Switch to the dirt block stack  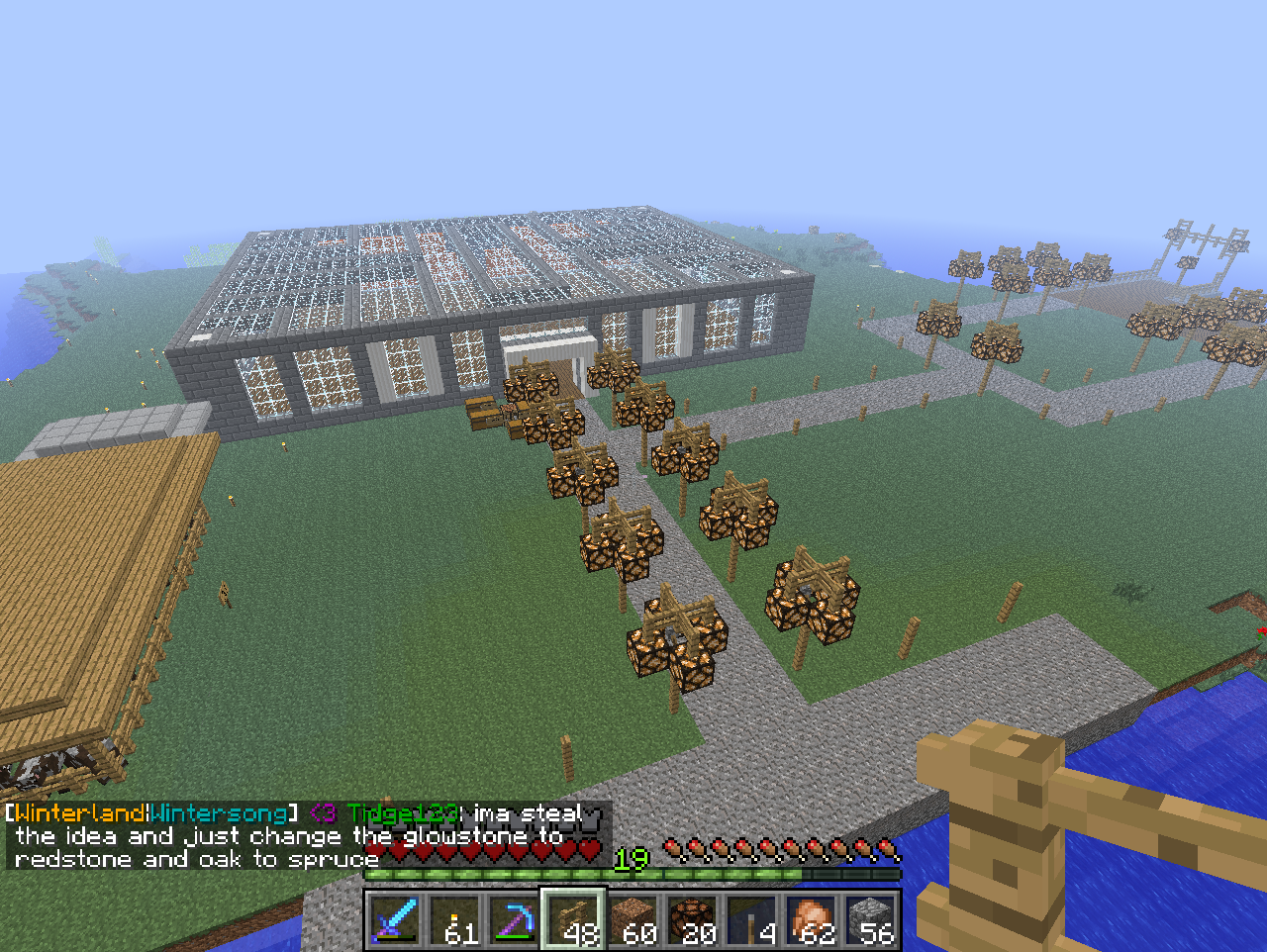[633, 920]
